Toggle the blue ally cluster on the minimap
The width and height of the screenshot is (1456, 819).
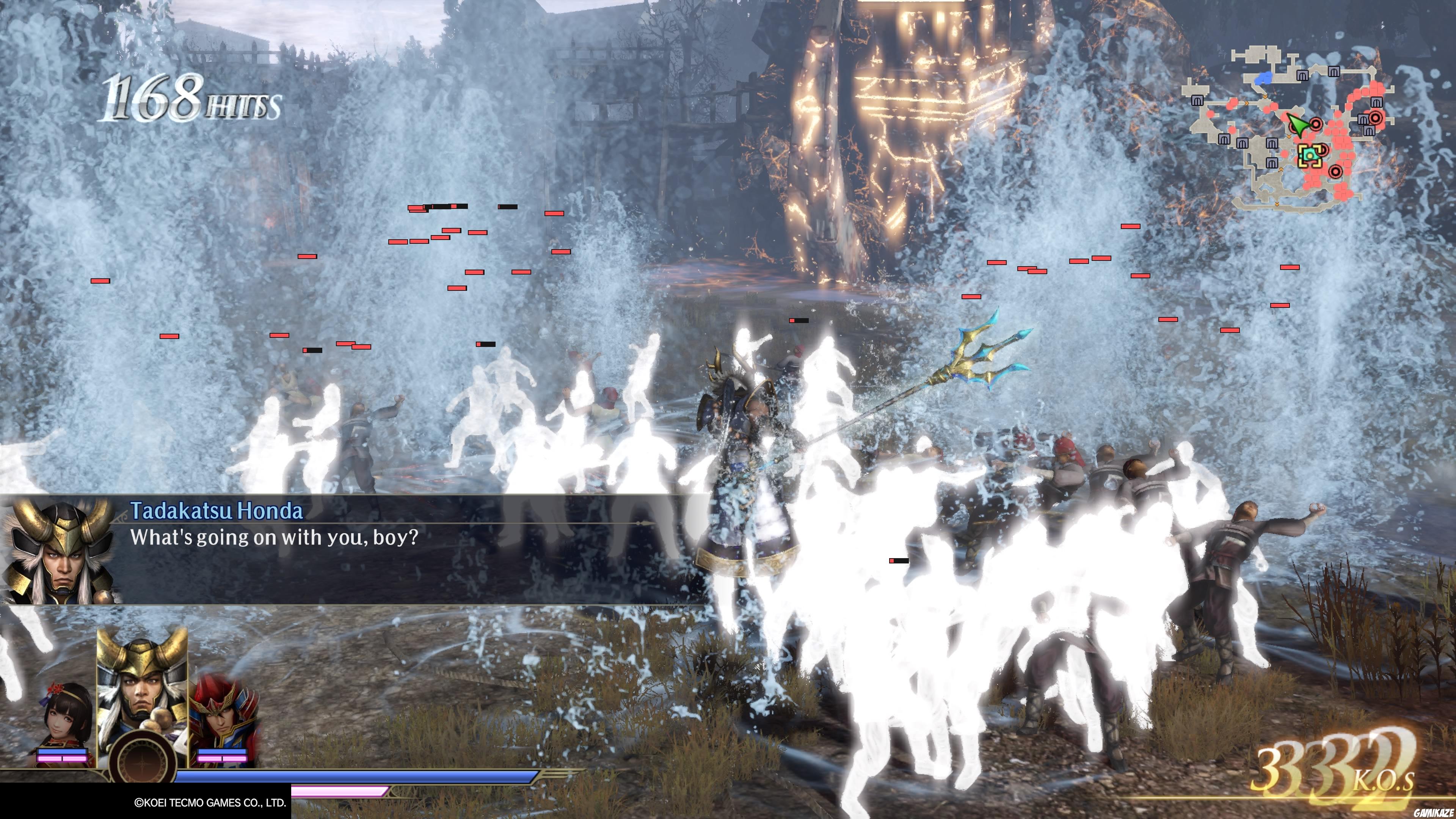(1263, 78)
